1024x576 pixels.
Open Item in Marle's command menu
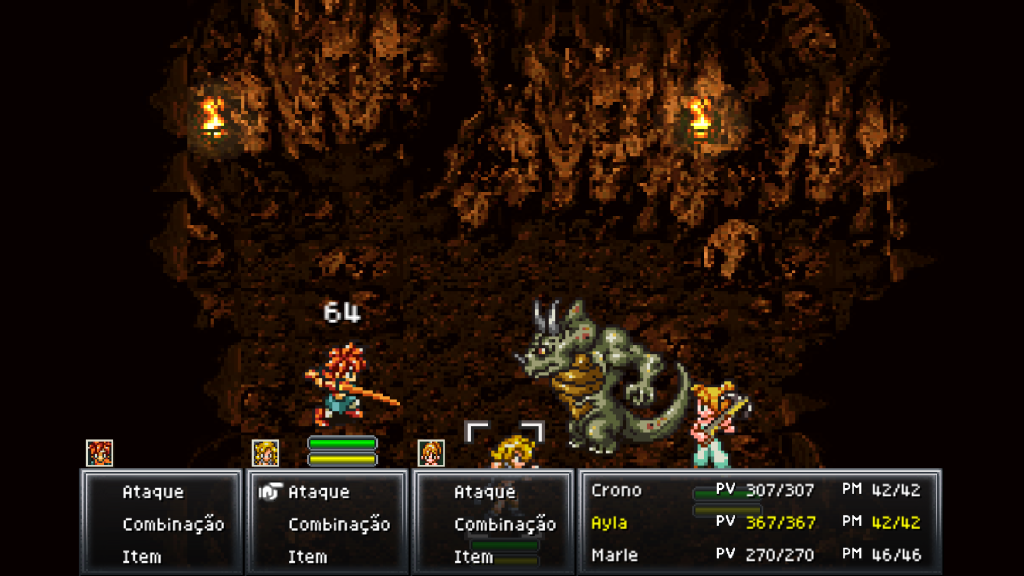pos(473,556)
